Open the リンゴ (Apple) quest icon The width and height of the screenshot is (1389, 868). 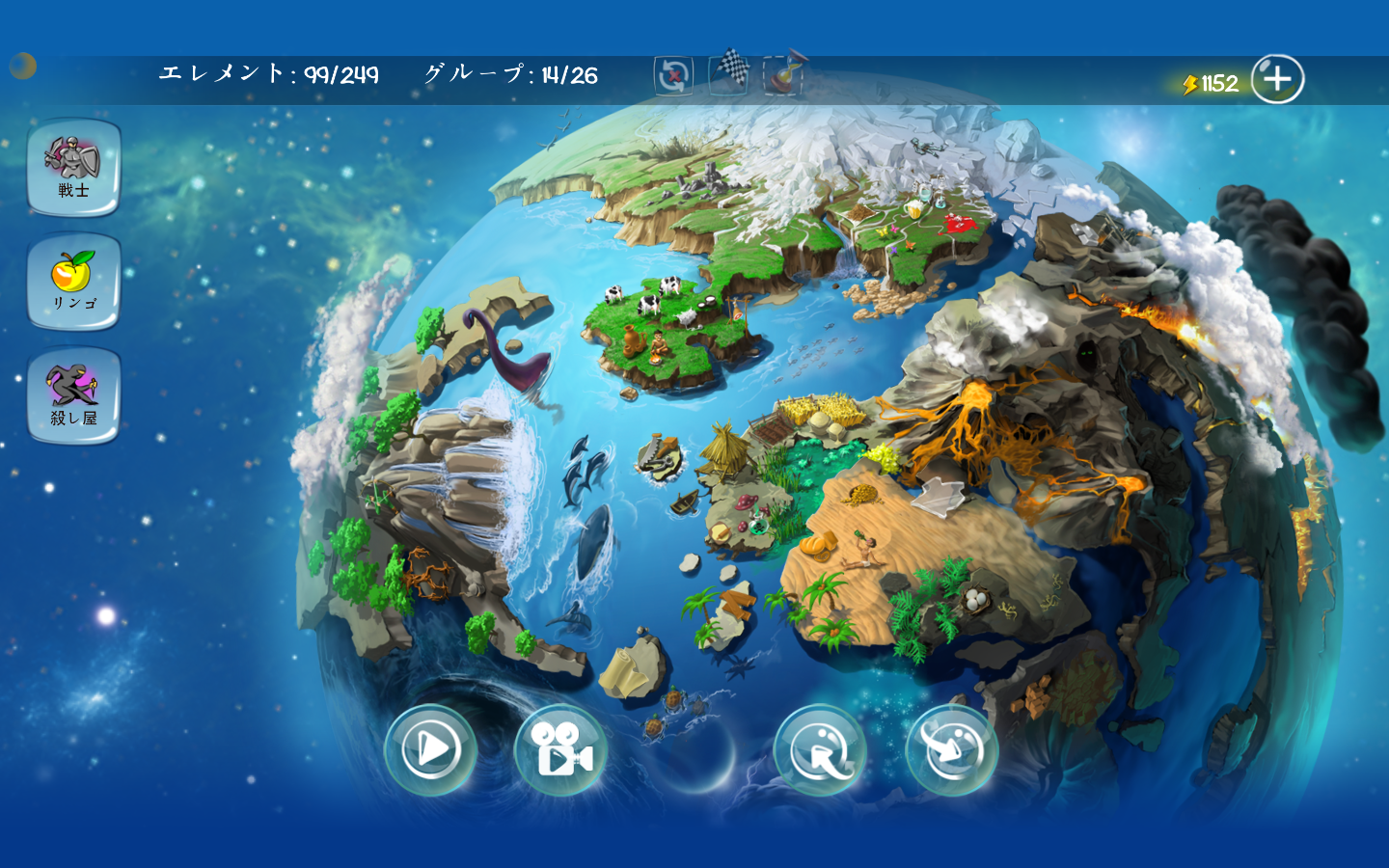[x=73, y=281]
